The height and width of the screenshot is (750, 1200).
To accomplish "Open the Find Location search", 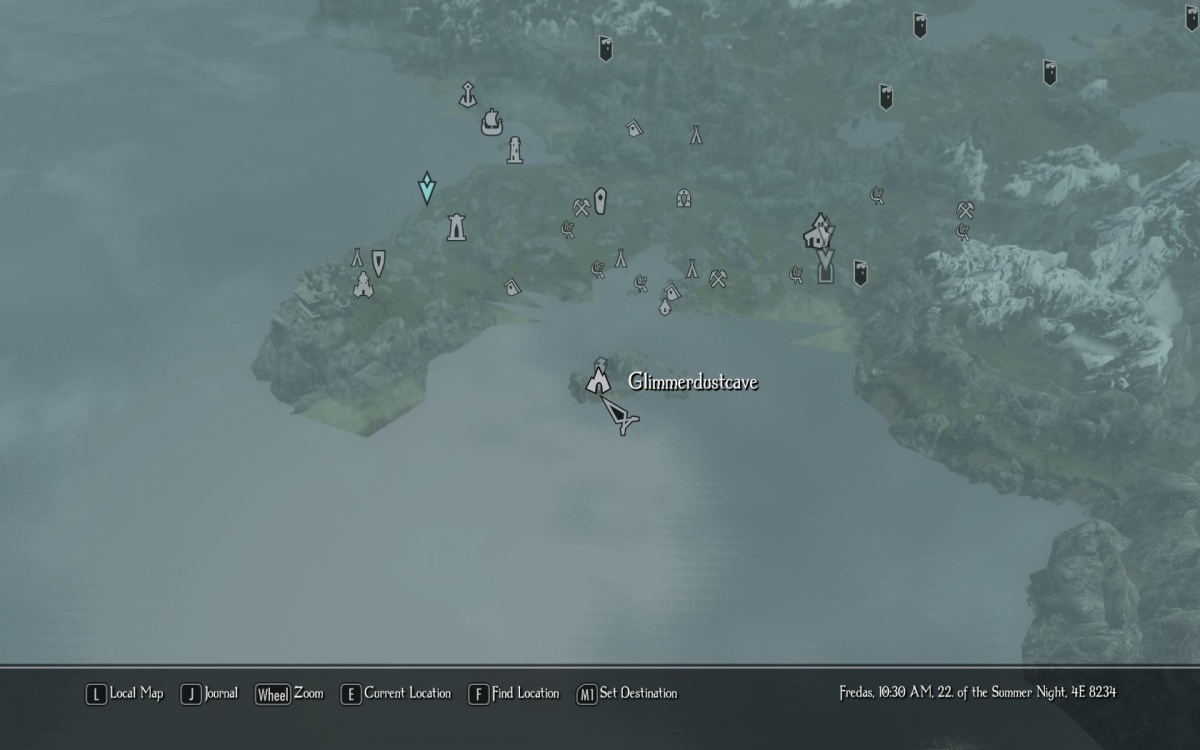I will [514, 693].
